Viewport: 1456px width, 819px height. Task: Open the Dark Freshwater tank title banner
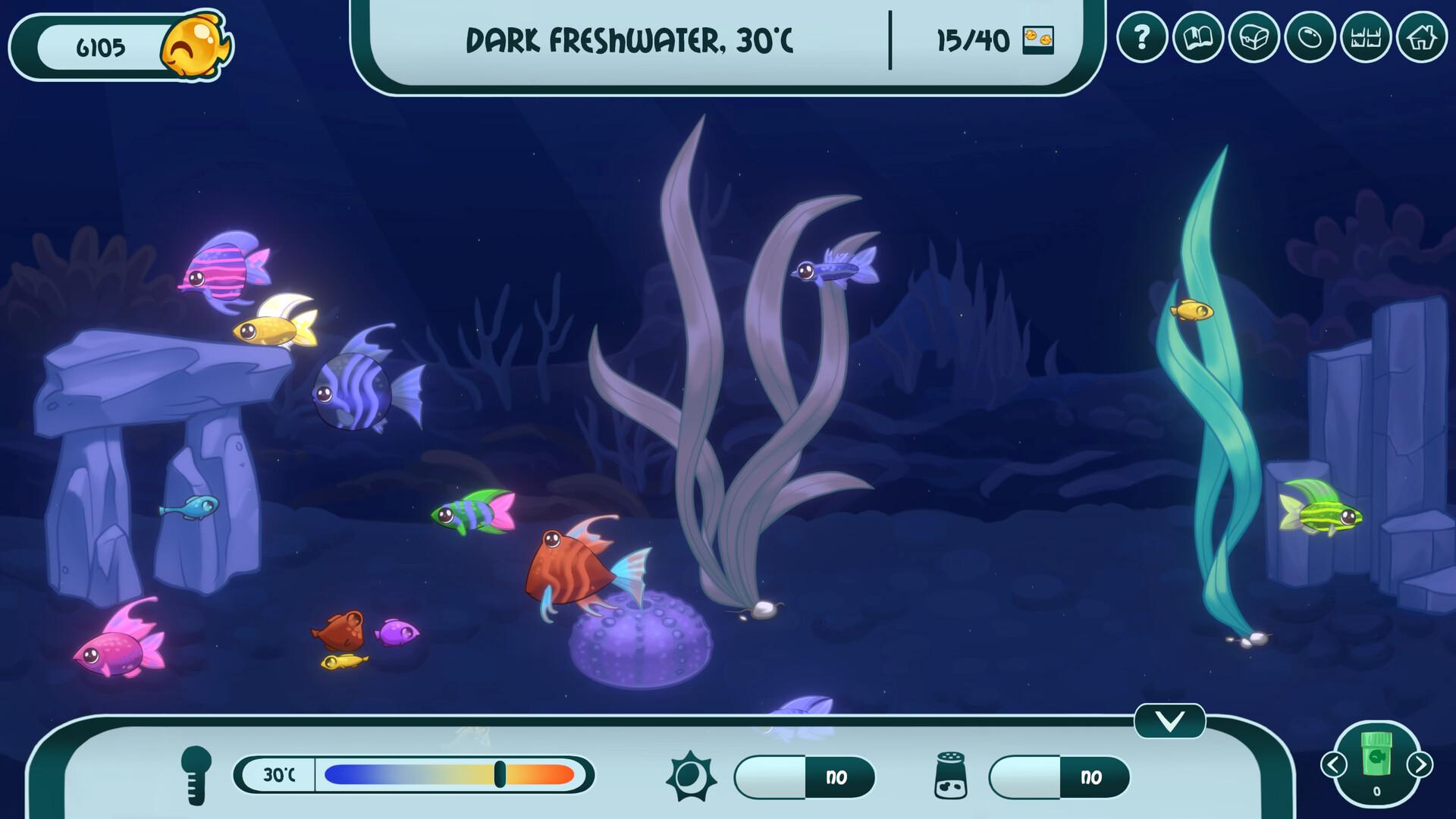[632, 42]
